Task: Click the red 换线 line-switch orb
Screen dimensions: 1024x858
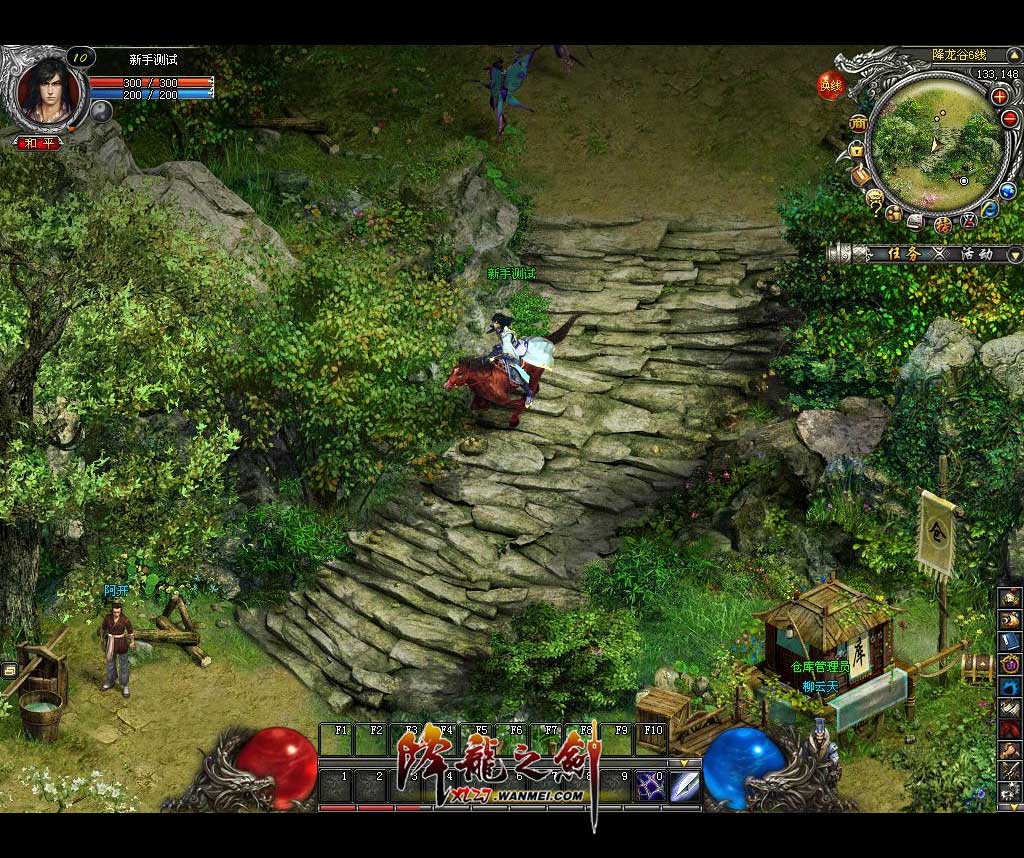Action: (x=830, y=84)
